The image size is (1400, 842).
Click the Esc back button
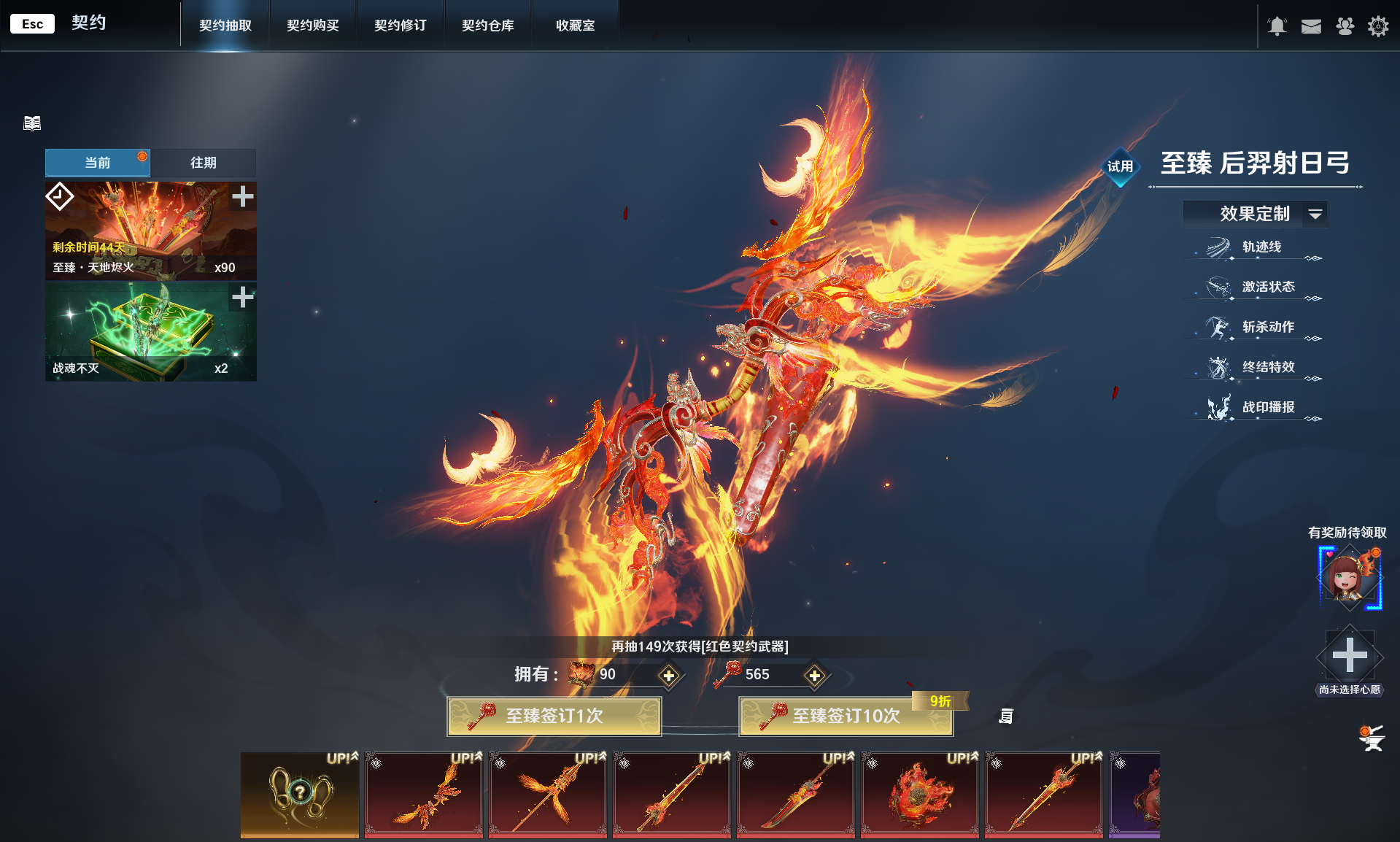tap(32, 24)
